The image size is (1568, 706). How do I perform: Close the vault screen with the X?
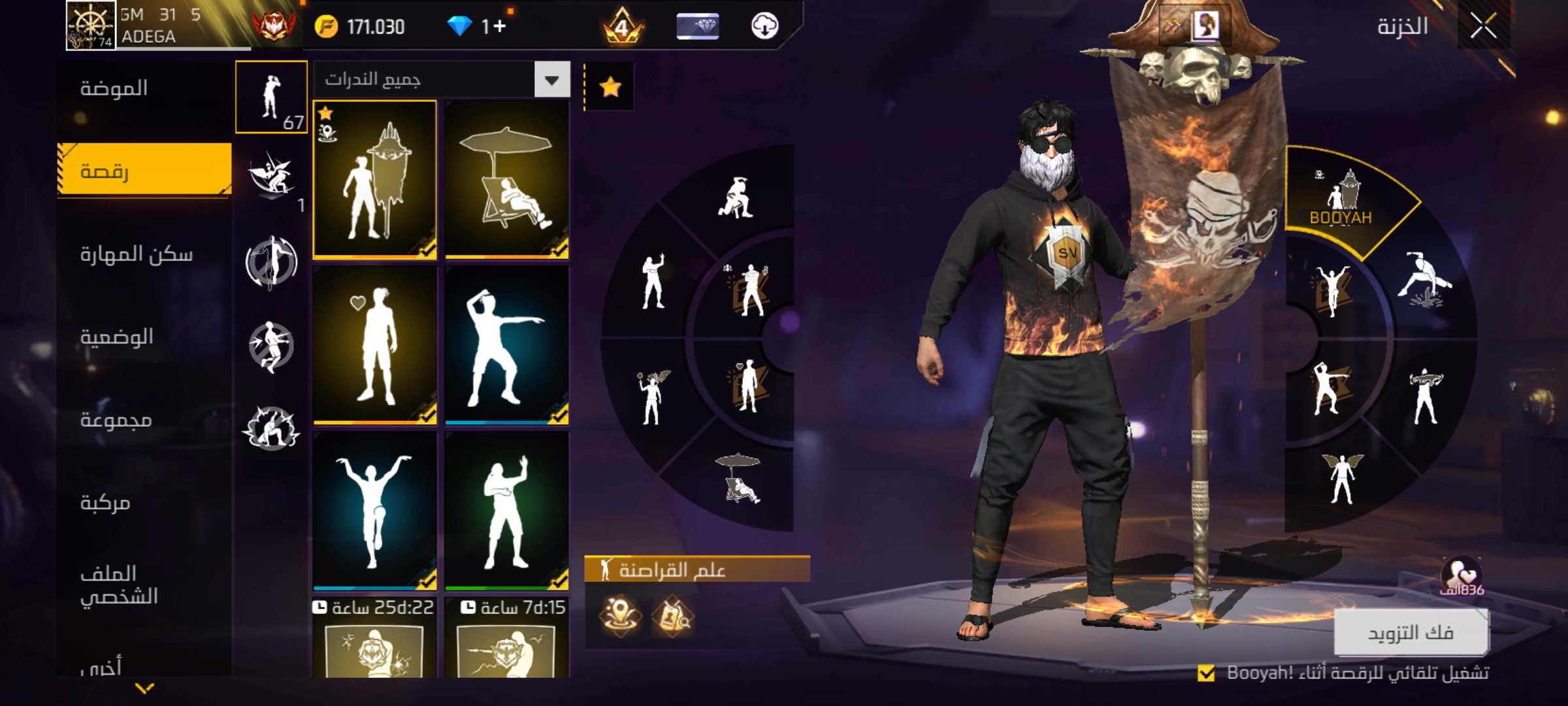1483,27
